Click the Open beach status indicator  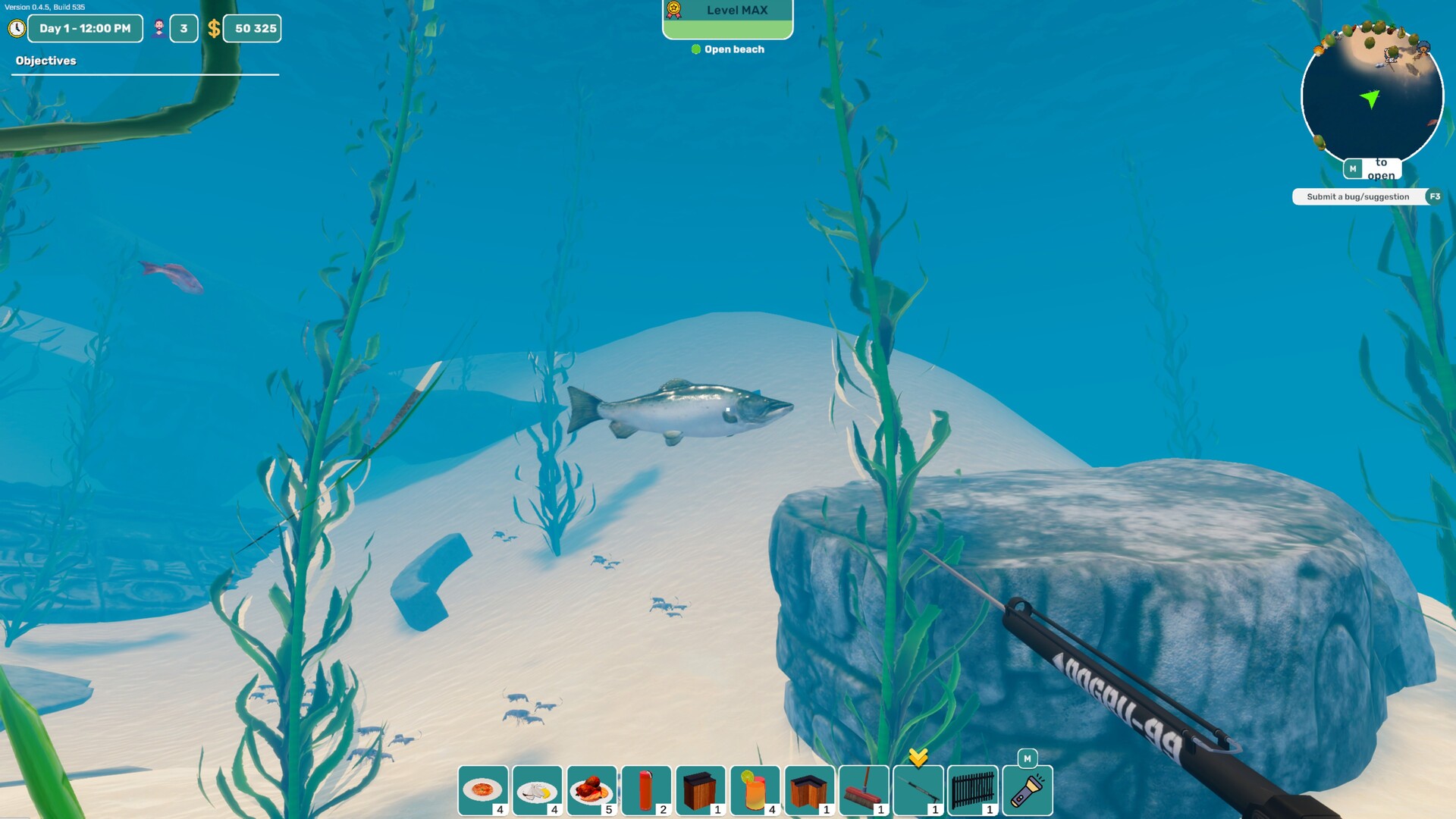pyautogui.click(x=728, y=49)
